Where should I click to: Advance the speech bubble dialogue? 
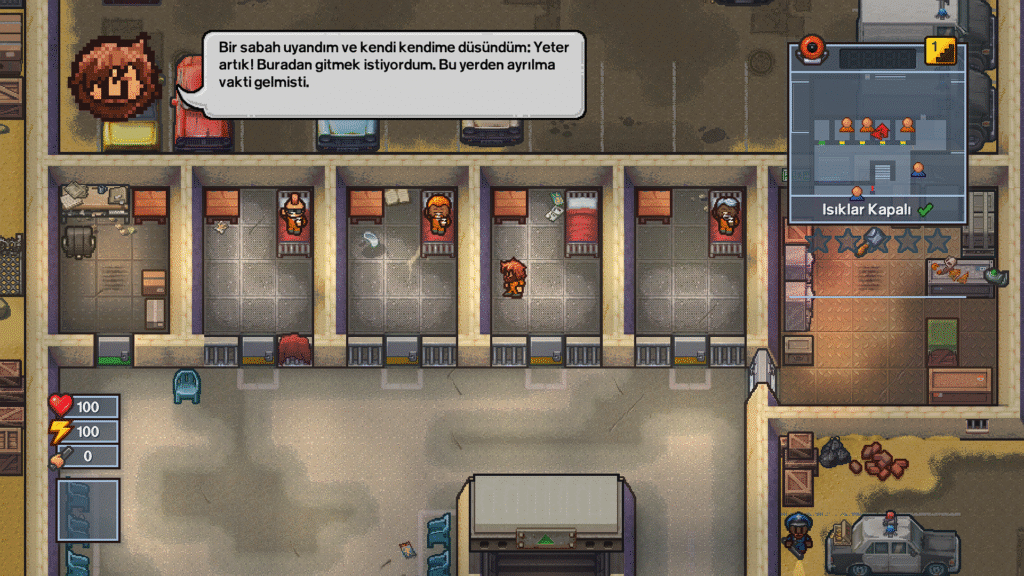(393, 75)
